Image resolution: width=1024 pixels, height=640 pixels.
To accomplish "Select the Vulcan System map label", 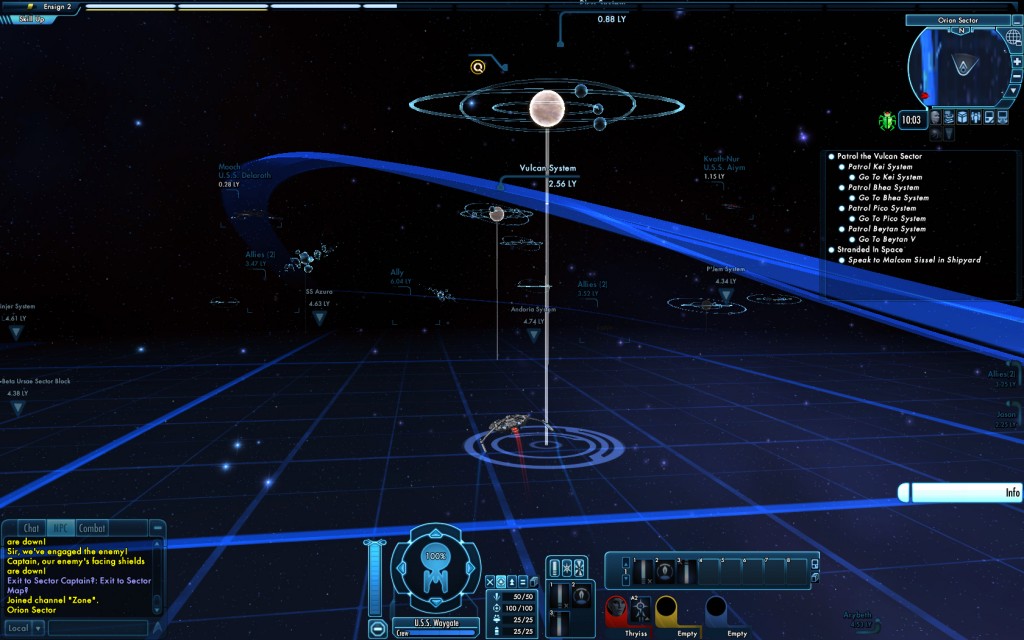I will (x=547, y=169).
